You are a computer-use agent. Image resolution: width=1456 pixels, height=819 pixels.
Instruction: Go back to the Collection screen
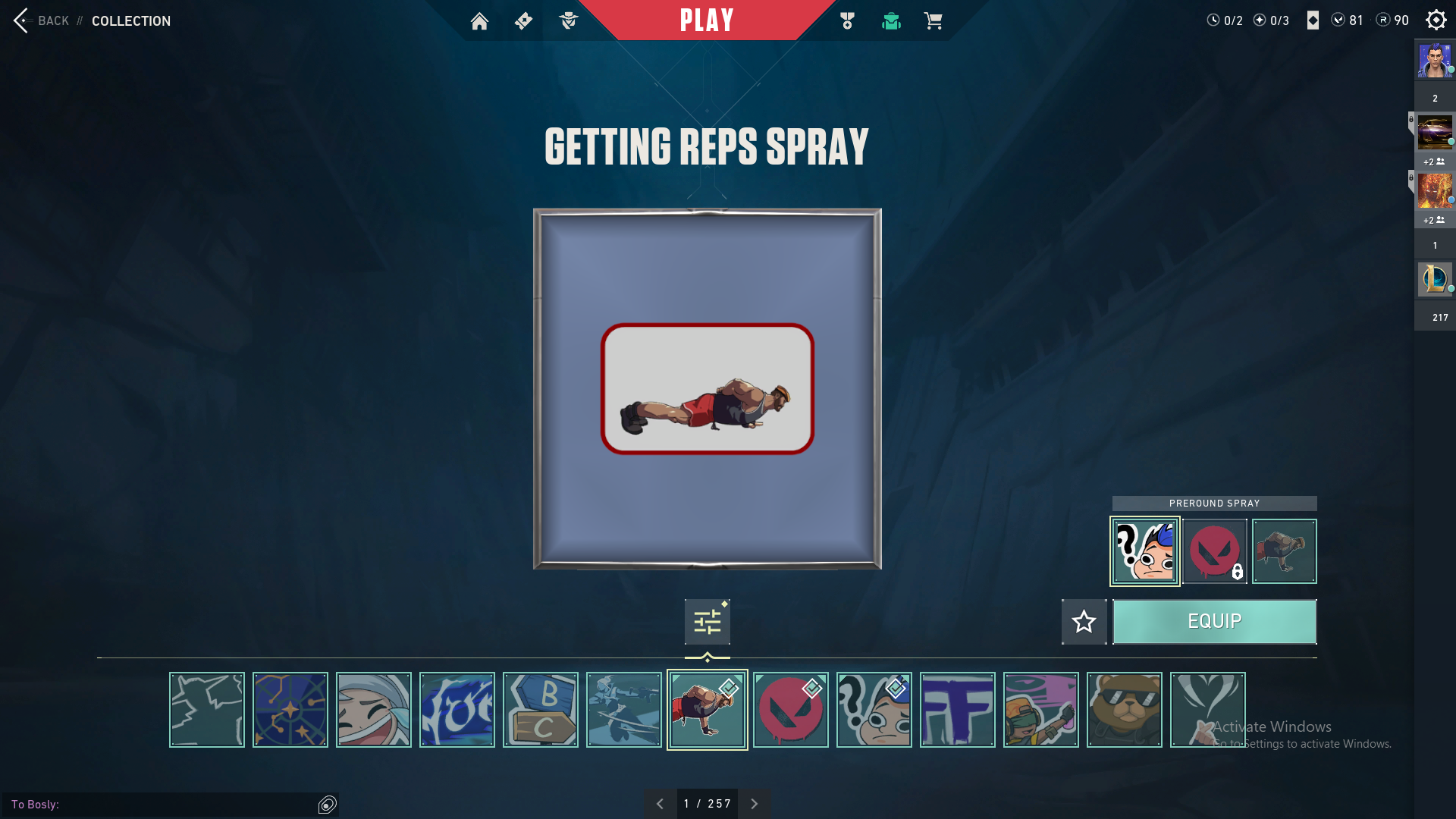pos(42,20)
